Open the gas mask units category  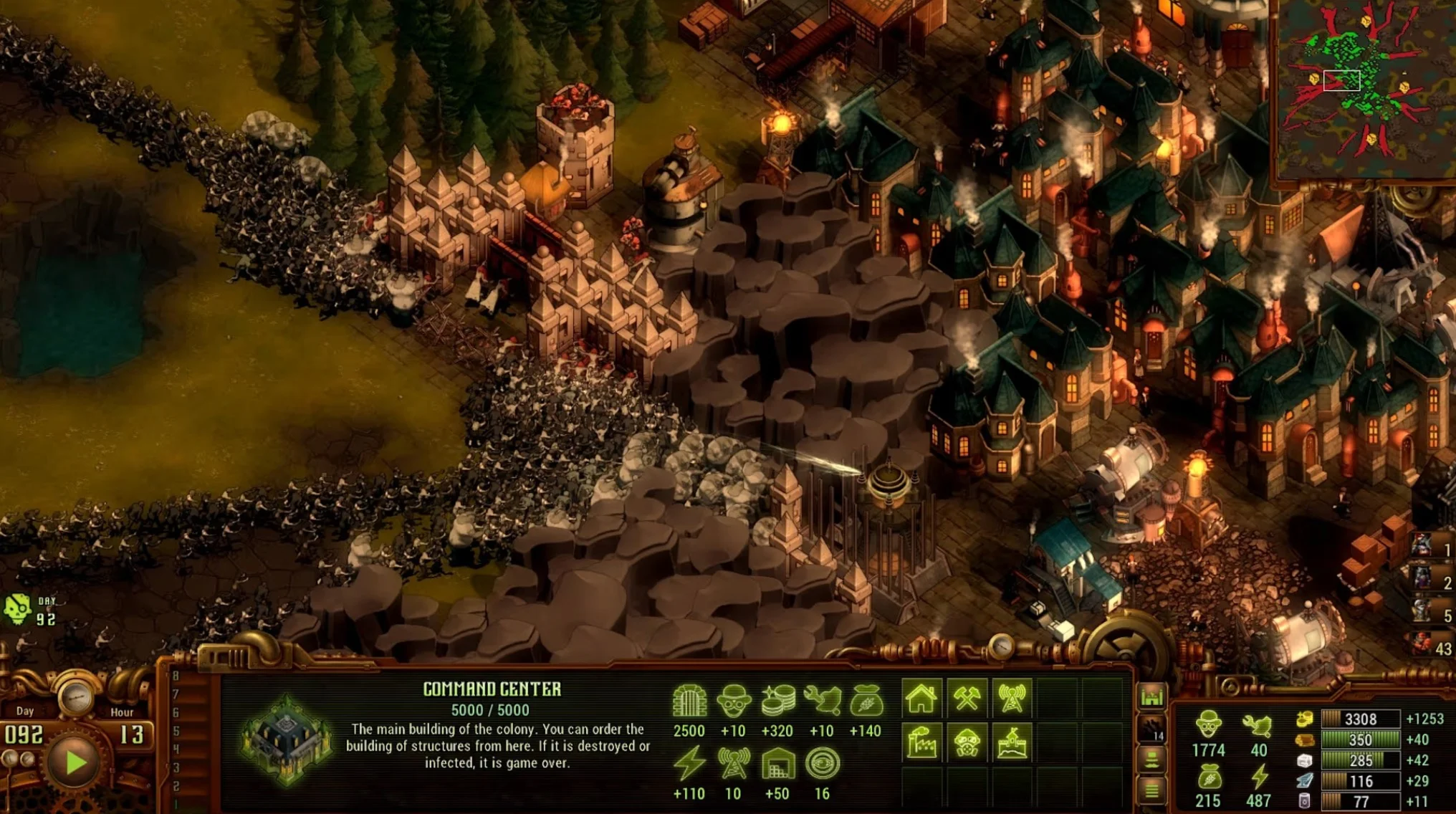click(x=969, y=743)
